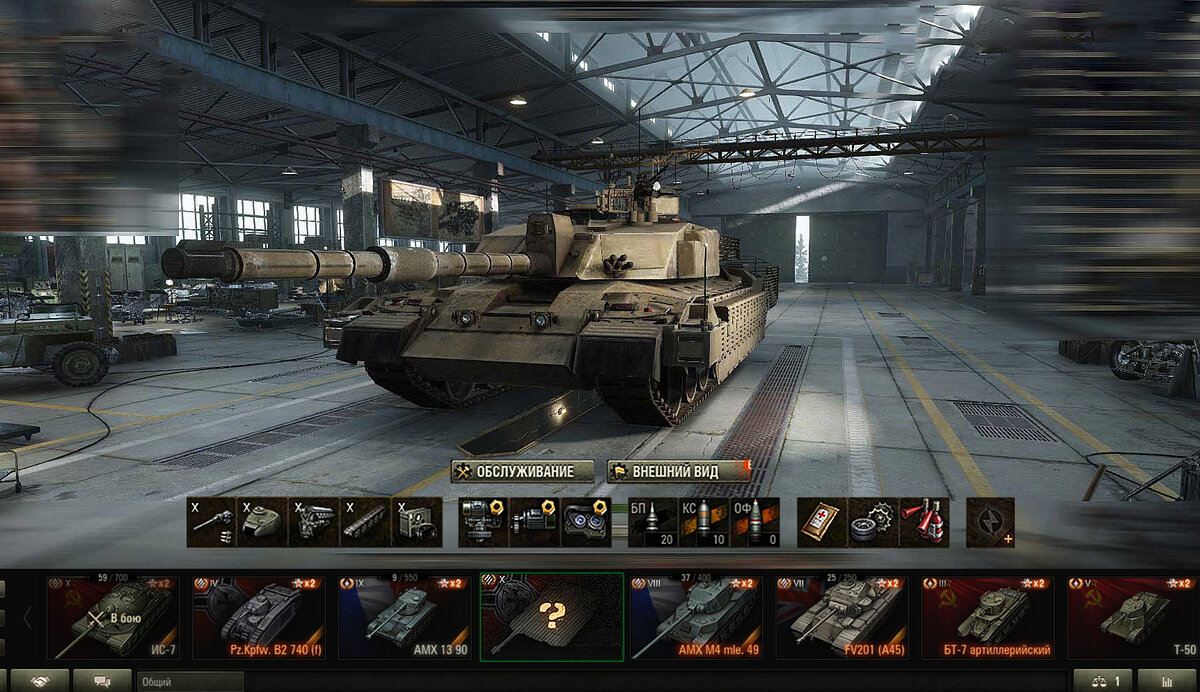The width and height of the screenshot is (1200, 692).
Task: Select the gun module slot
Action: point(211,522)
